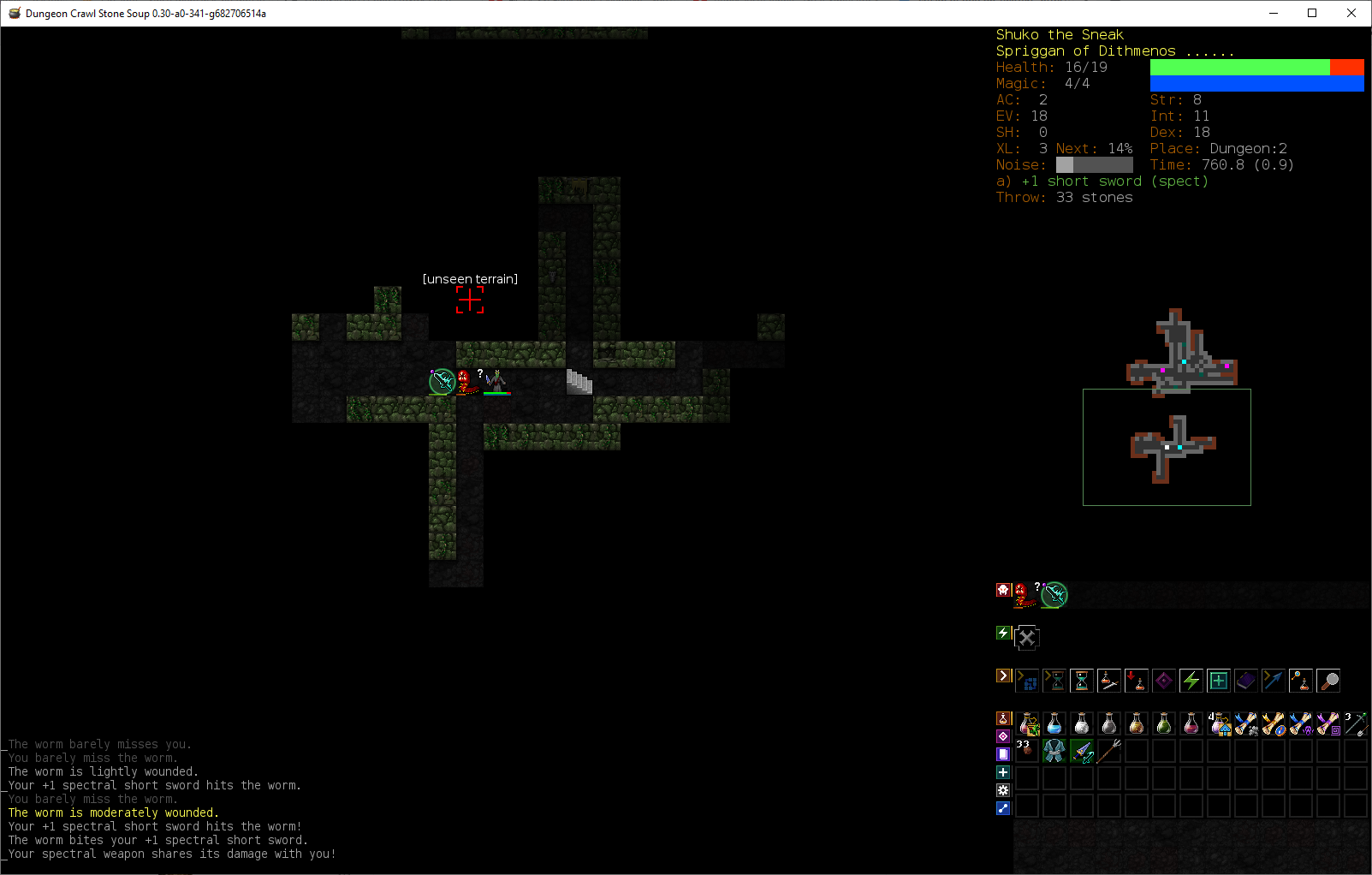Open the purple spellbook command
The width and height of the screenshot is (1372, 875).
(1246, 682)
